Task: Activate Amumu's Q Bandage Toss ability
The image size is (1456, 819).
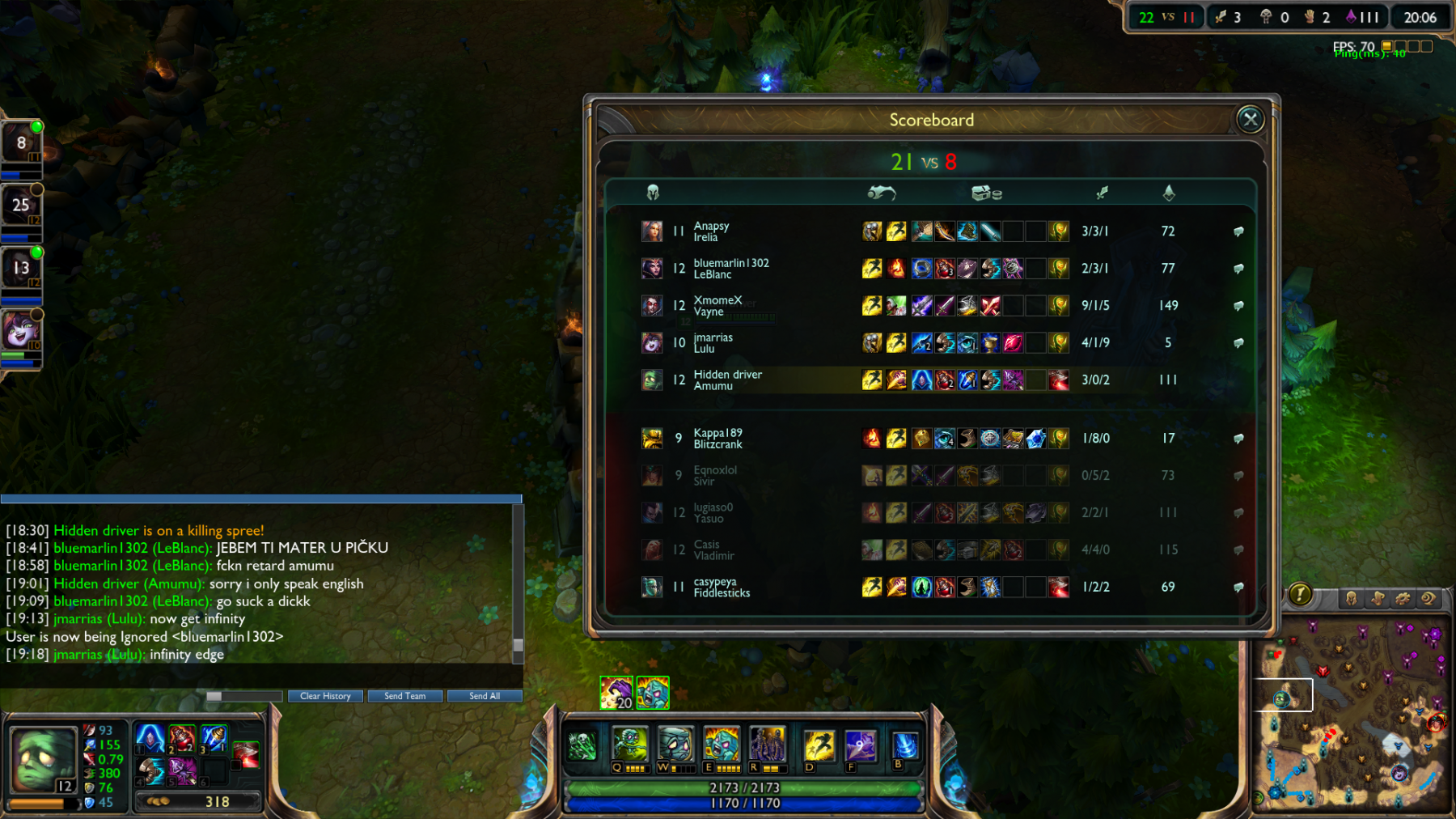Action: pos(629,744)
